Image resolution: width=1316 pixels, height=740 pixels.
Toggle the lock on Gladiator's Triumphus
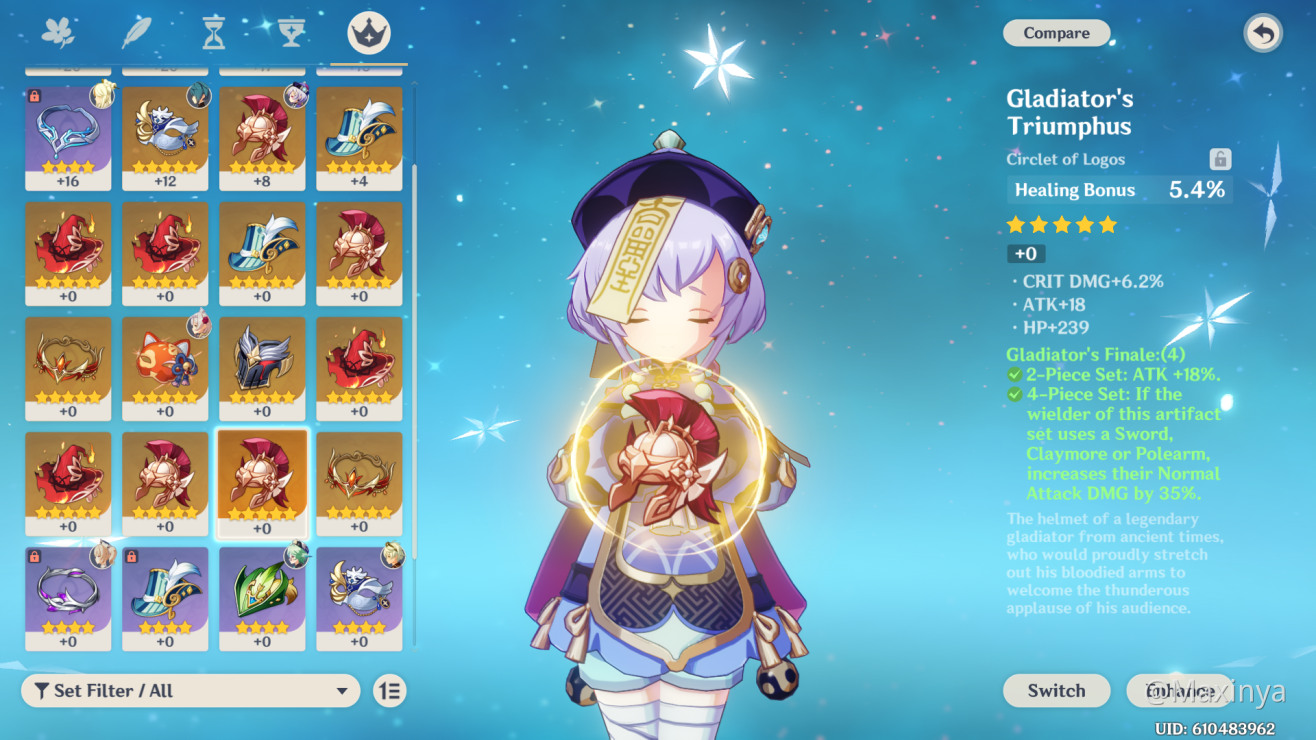pos(1219,159)
